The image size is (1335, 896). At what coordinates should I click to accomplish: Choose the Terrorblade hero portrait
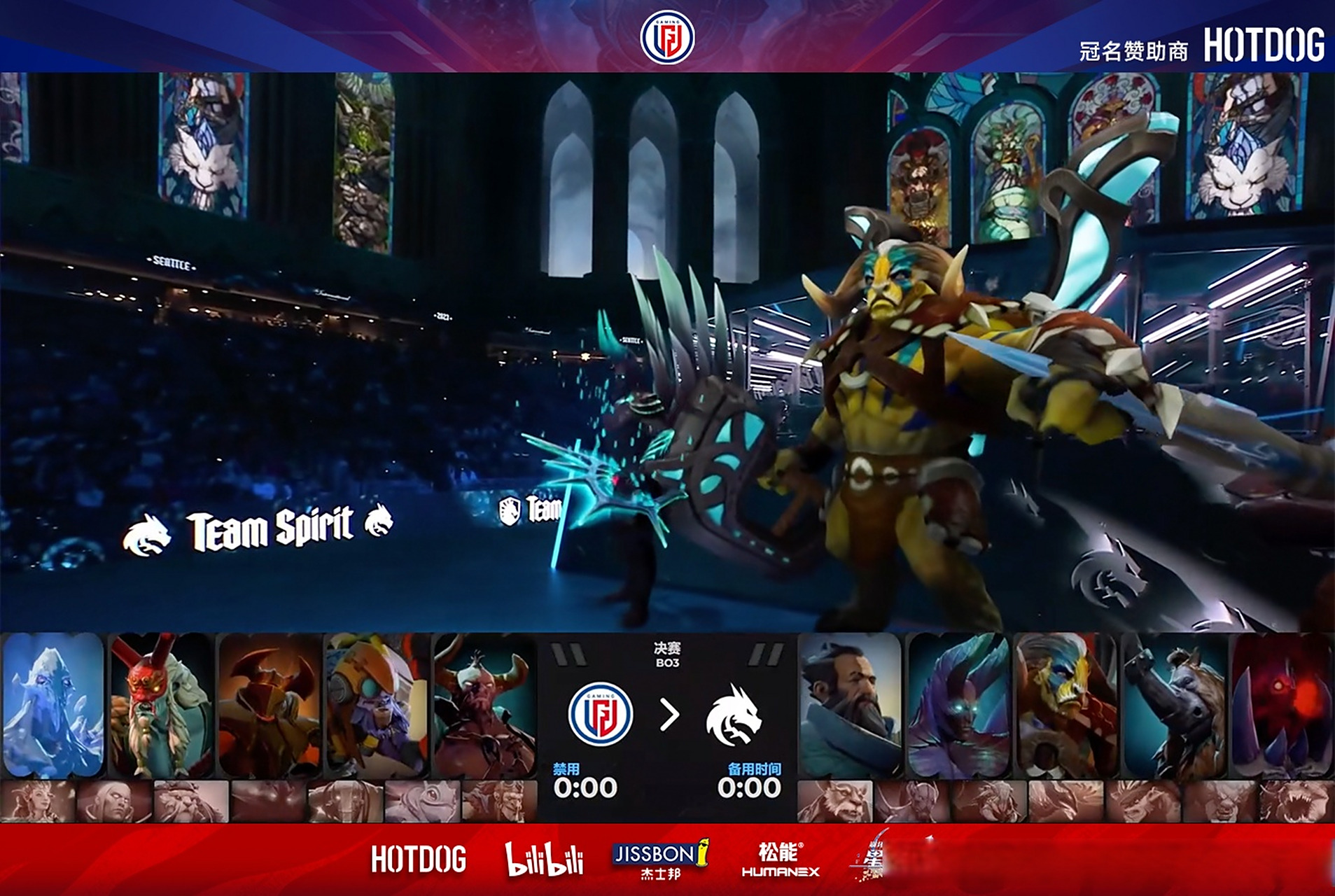point(958,705)
